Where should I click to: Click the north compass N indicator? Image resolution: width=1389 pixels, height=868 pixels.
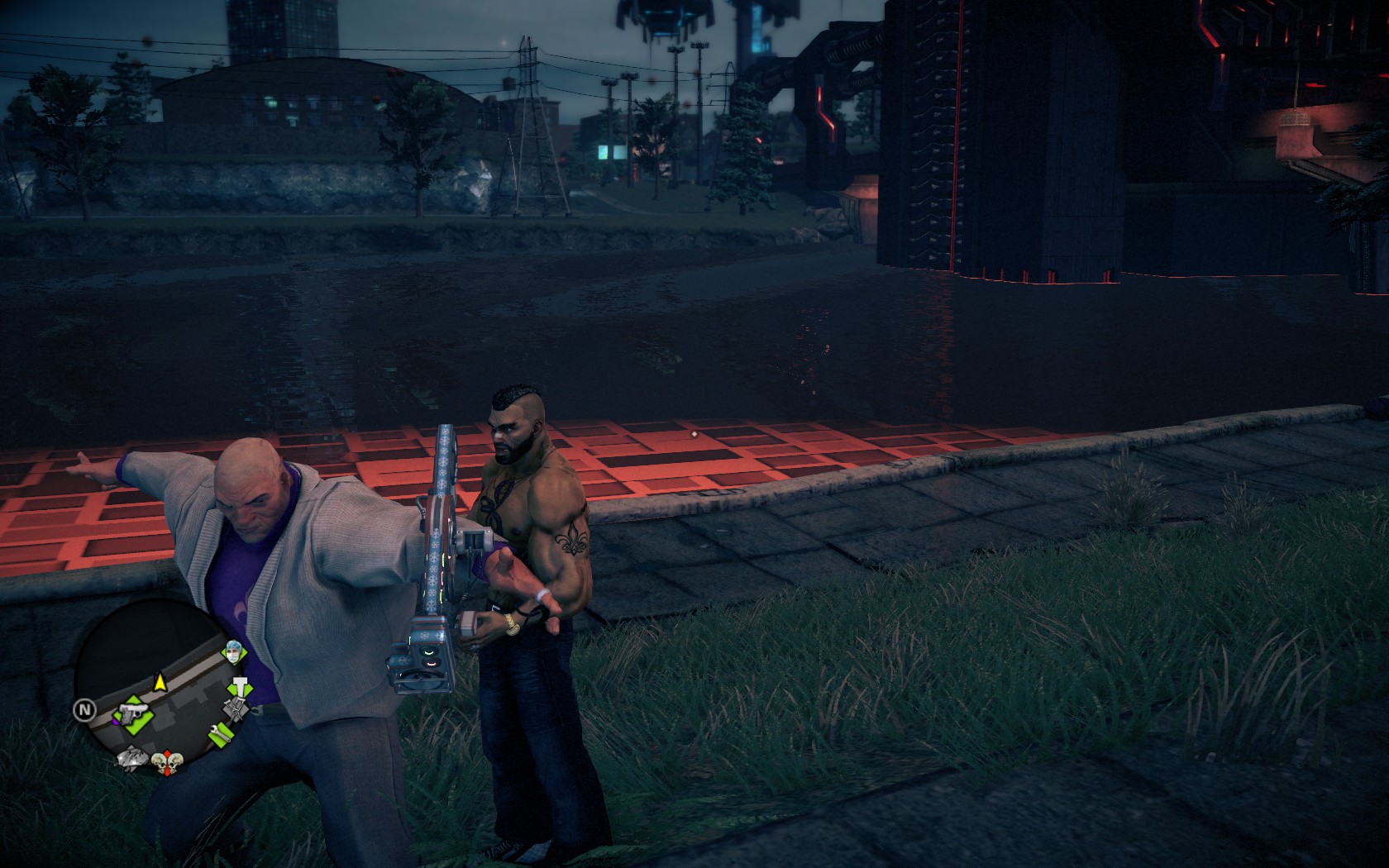pos(84,709)
